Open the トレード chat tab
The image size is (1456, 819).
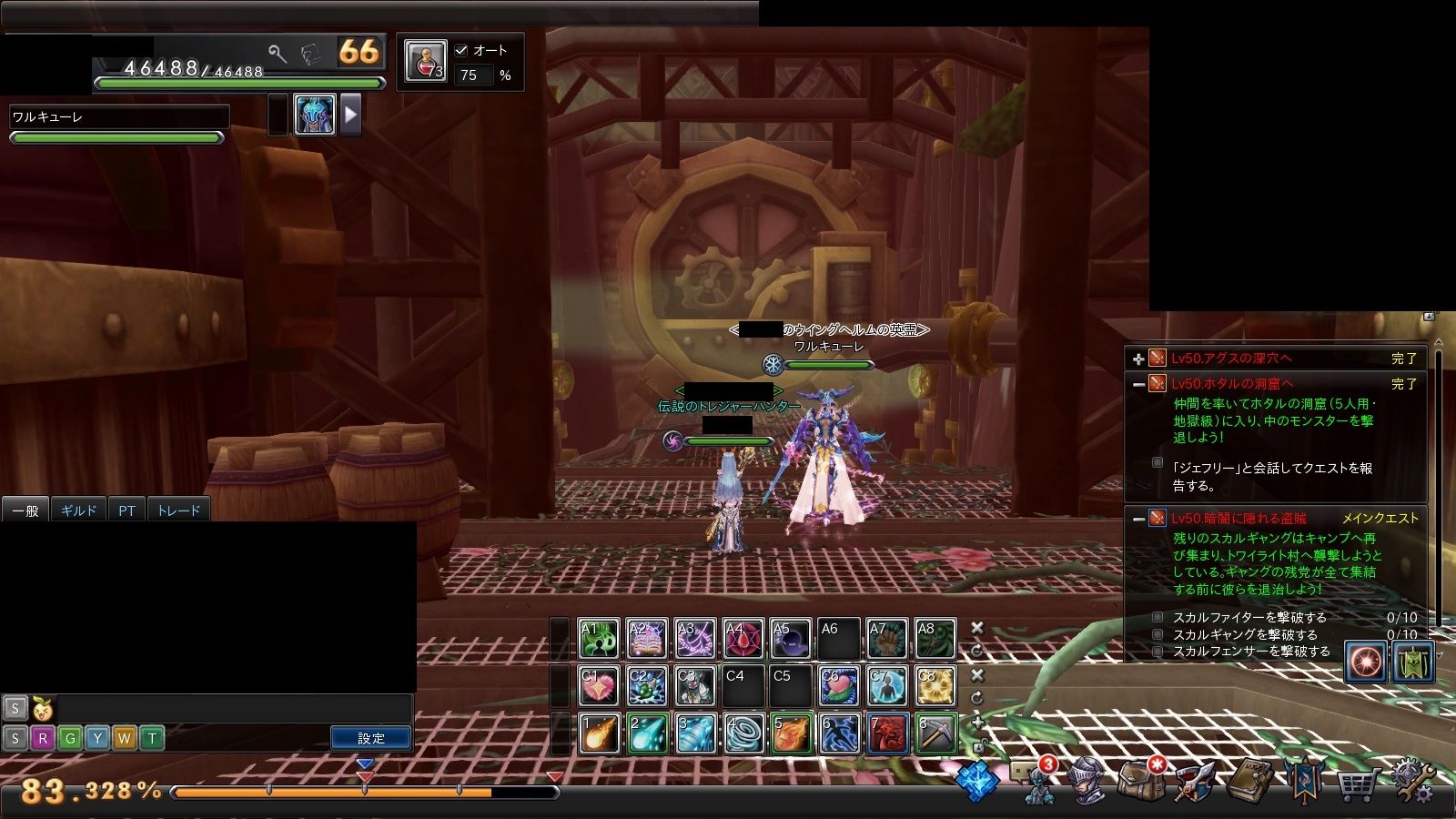click(178, 511)
